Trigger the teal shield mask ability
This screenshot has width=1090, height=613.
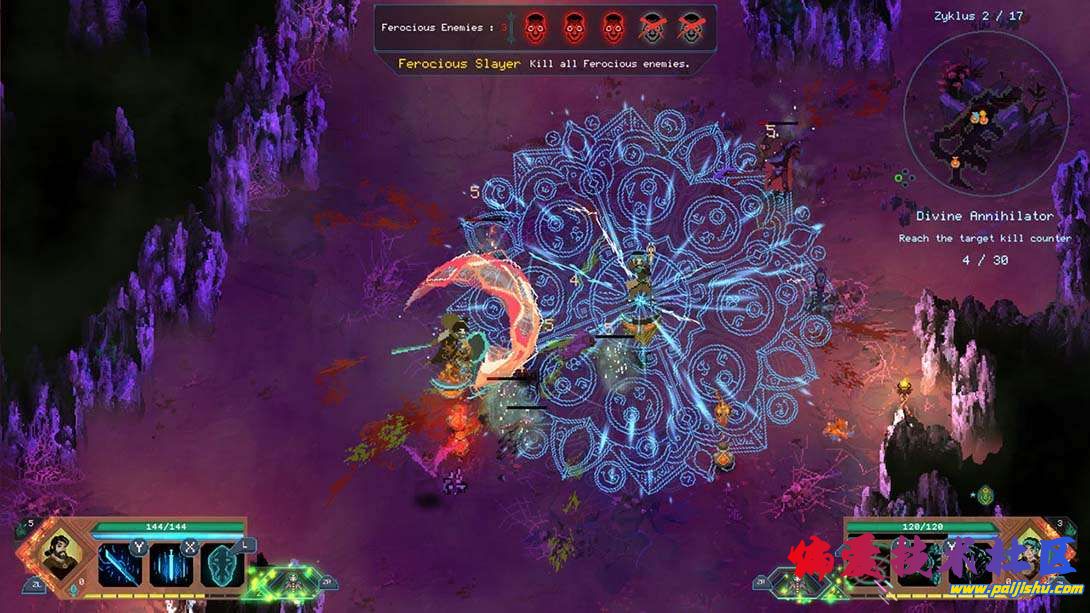(x=221, y=565)
